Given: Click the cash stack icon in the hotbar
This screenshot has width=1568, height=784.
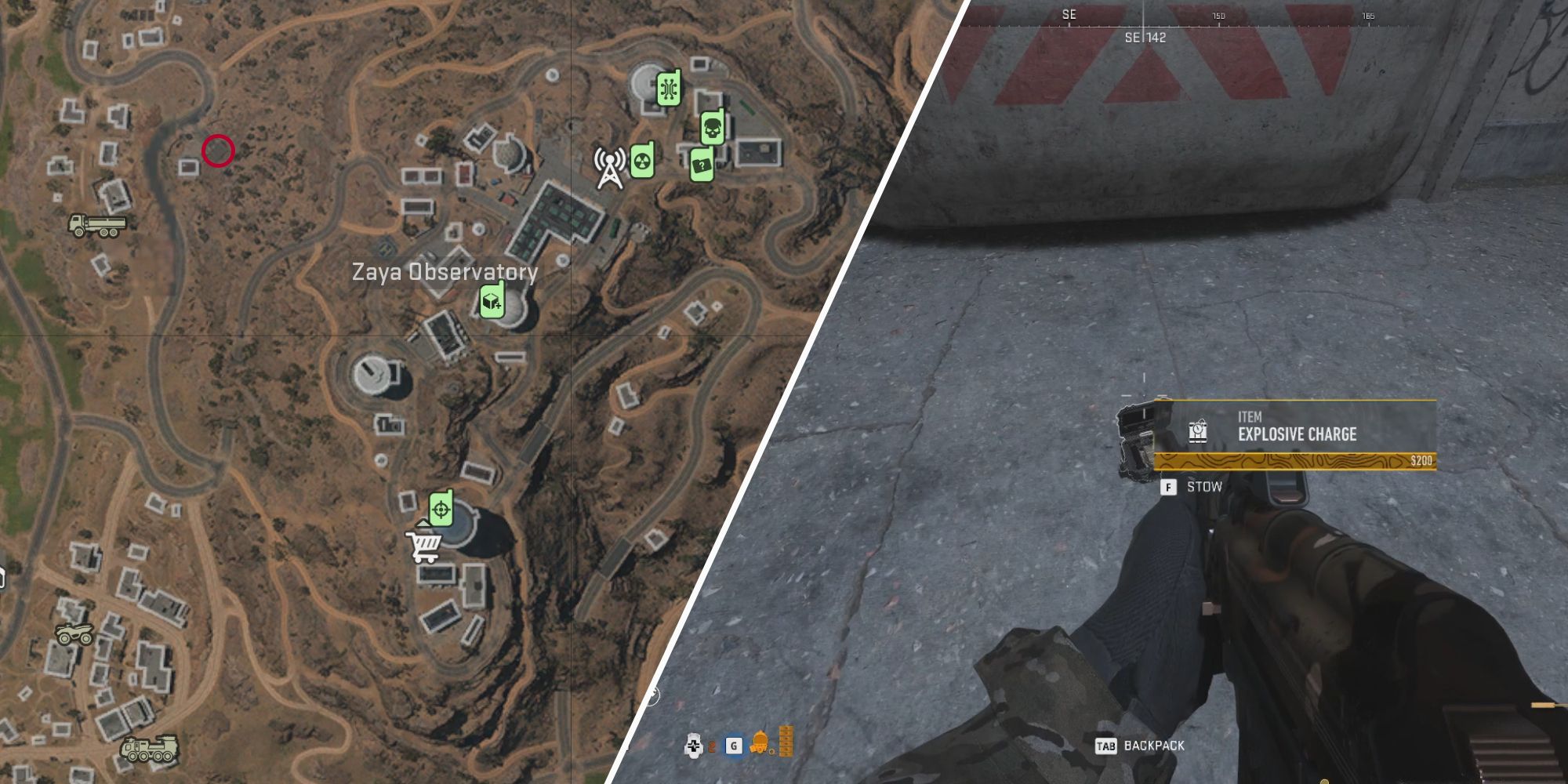Looking at the screenshot, I should [786, 742].
